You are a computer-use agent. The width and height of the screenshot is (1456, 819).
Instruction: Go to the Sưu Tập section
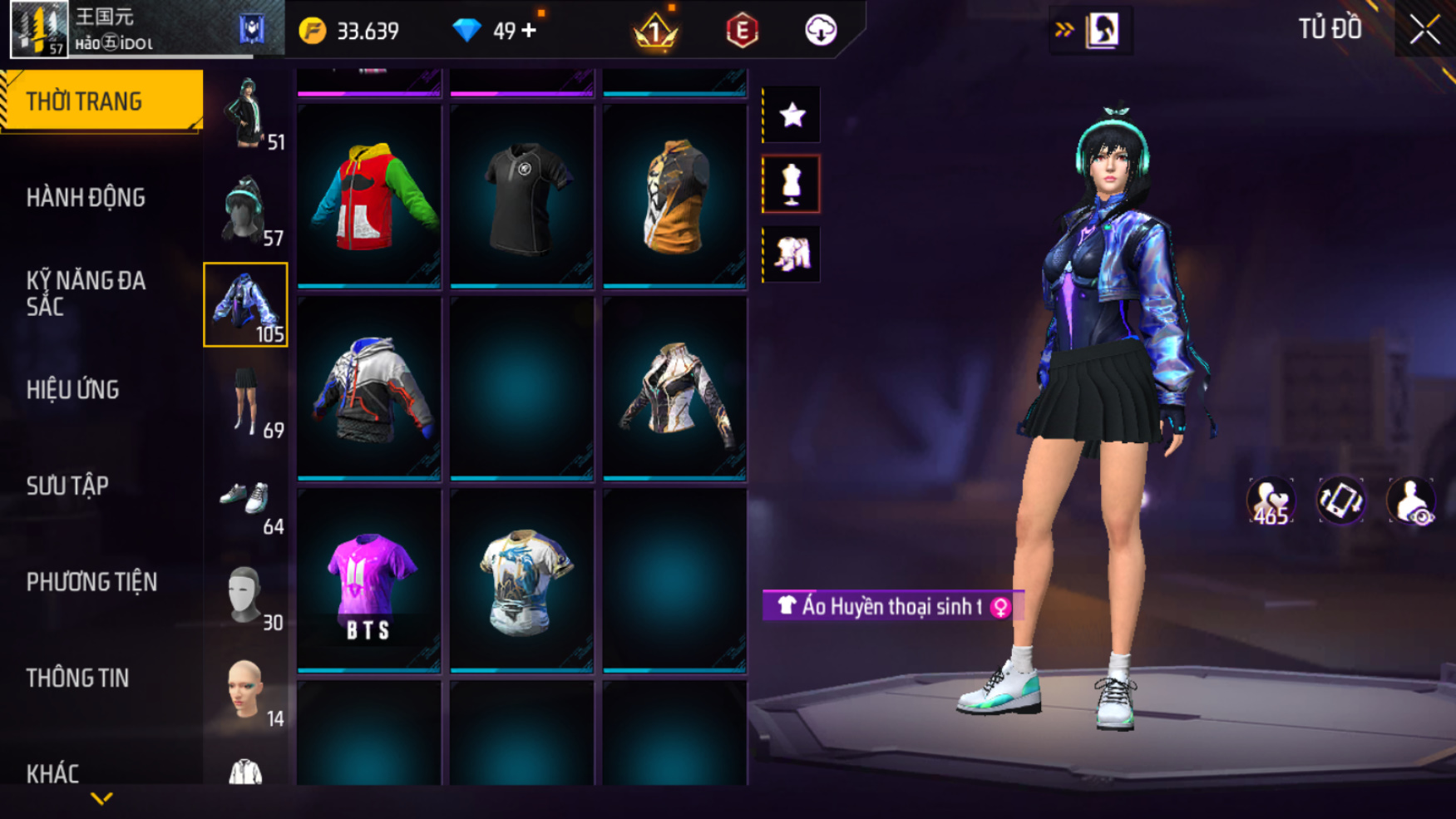67,486
